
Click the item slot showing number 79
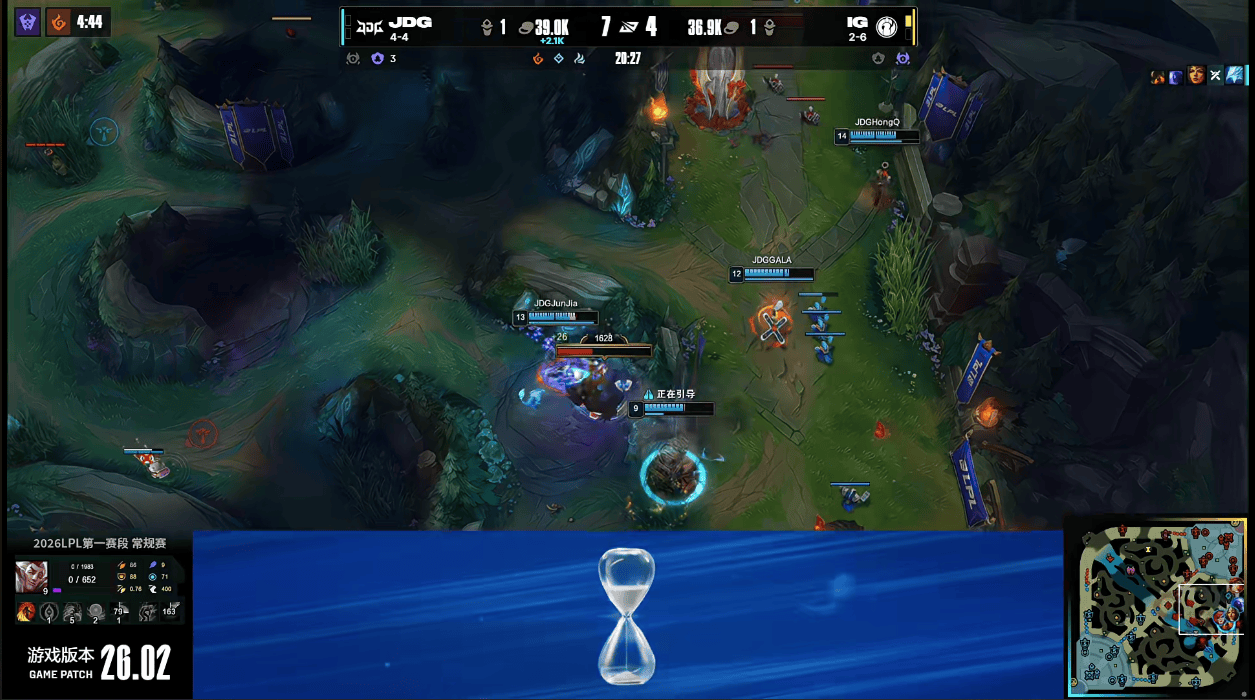click(120, 611)
